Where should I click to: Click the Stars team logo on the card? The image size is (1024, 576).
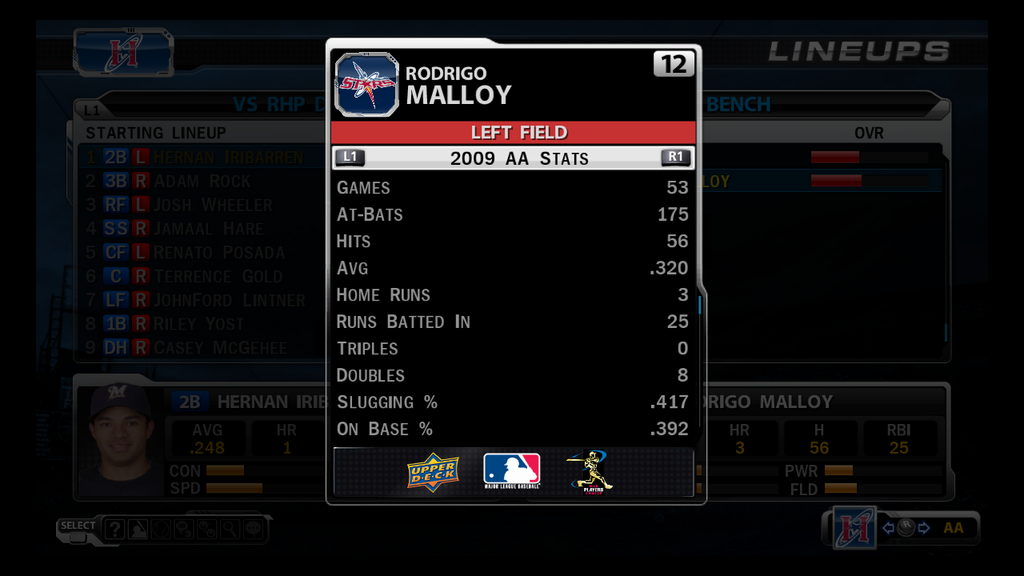tap(366, 85)
